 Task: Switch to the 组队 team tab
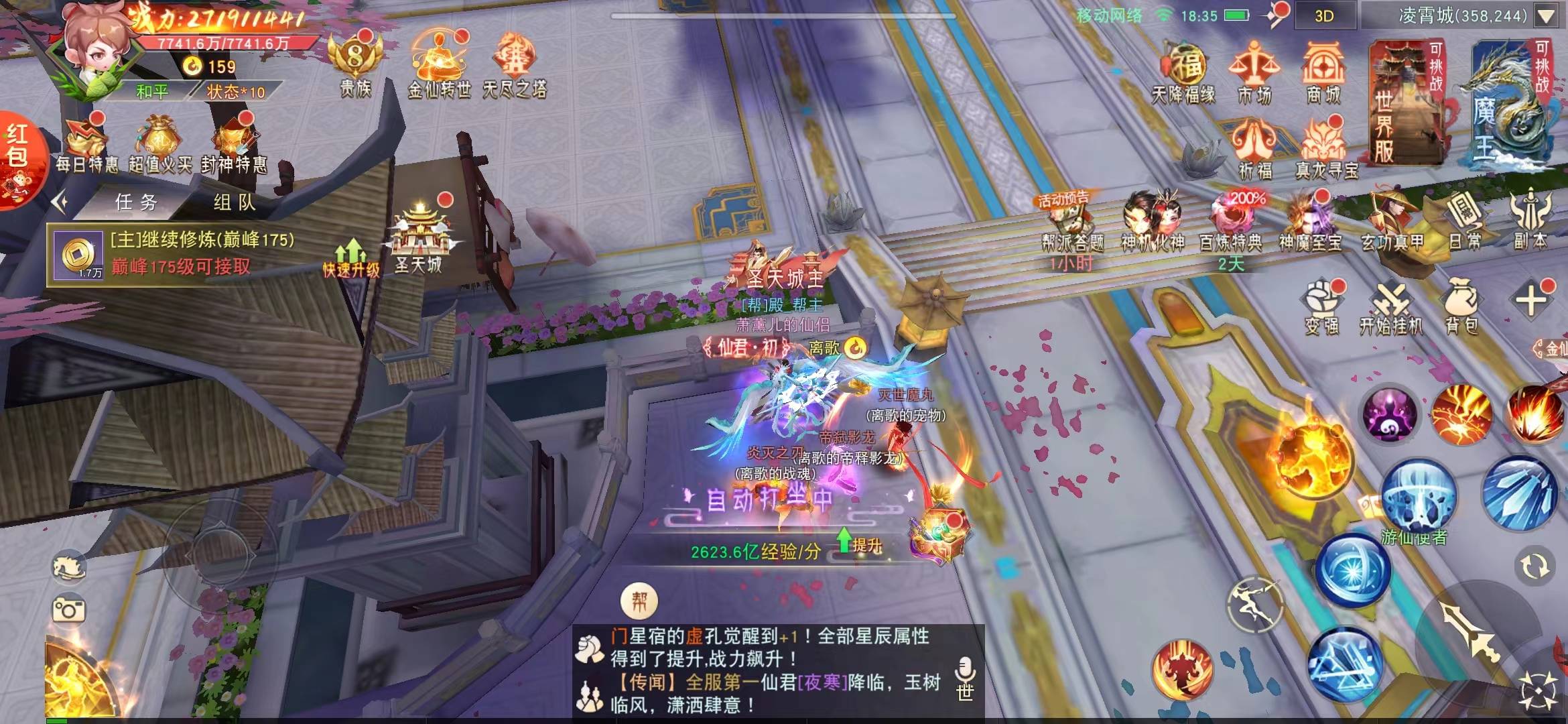(x=235, y=202)
